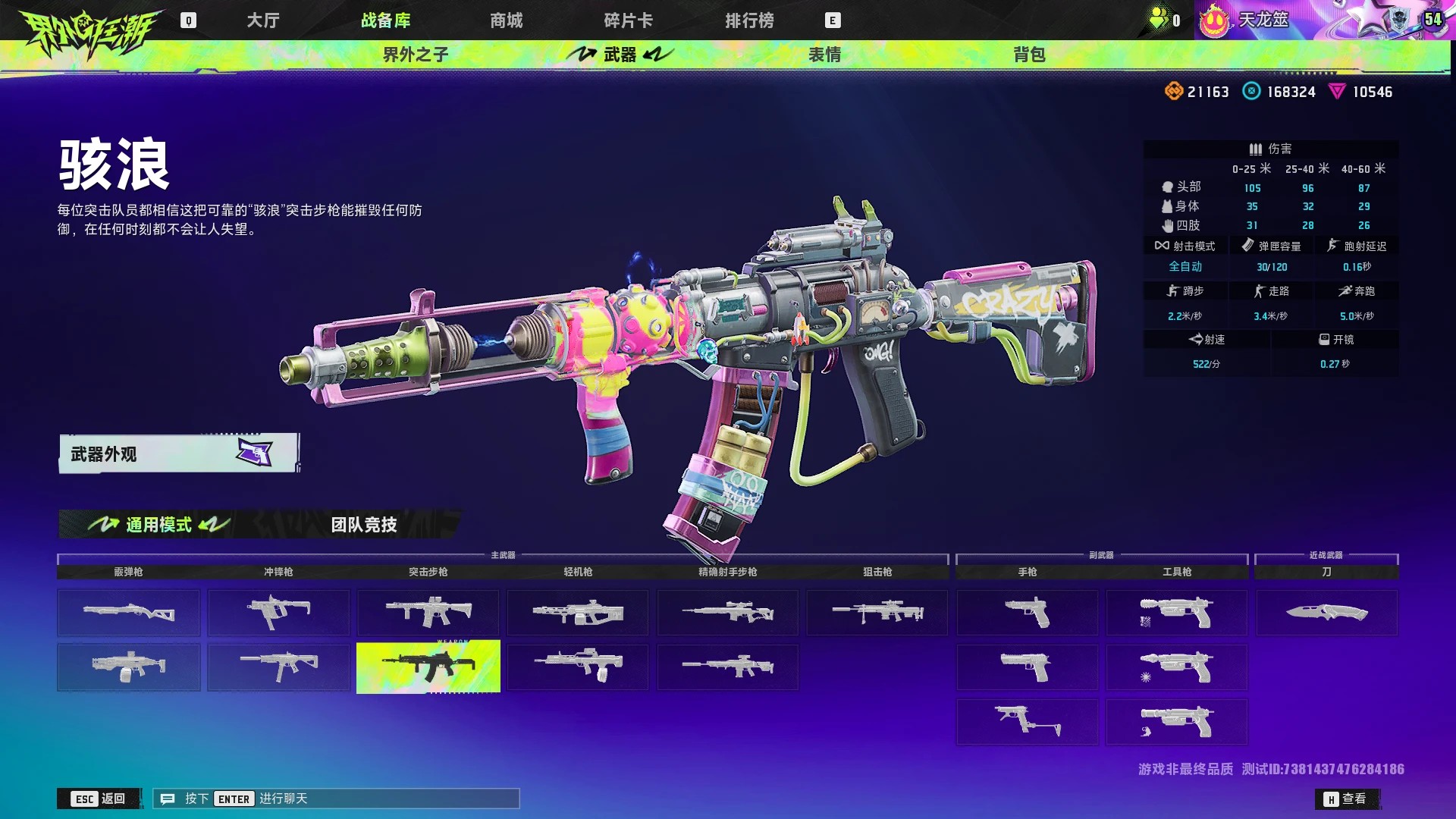Switch to 团队竞技 mode tab
Viewport: 1456px width, 819px height.
364,524
